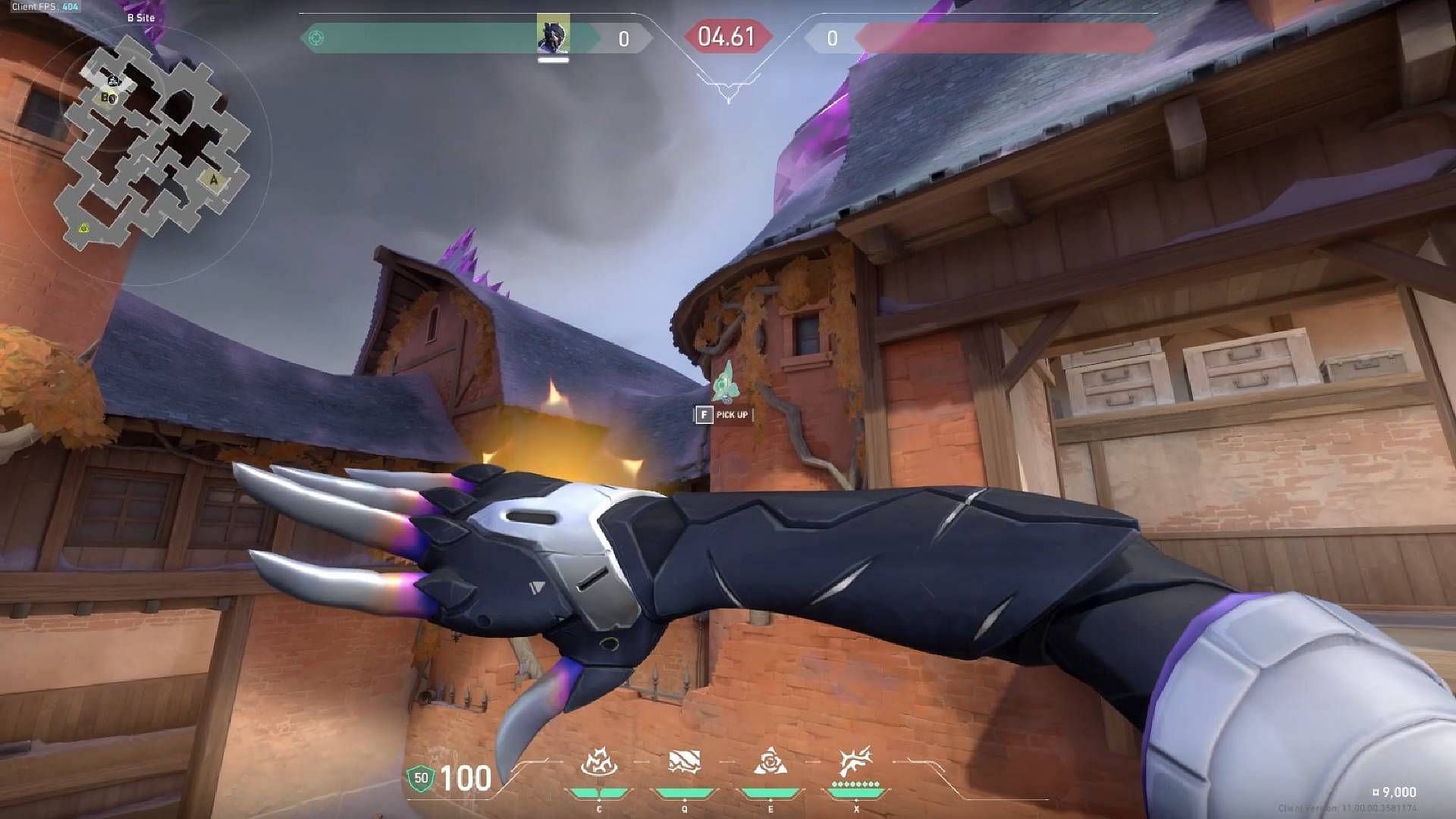
Task: Click the green armor shield icon
Action: 422,777
